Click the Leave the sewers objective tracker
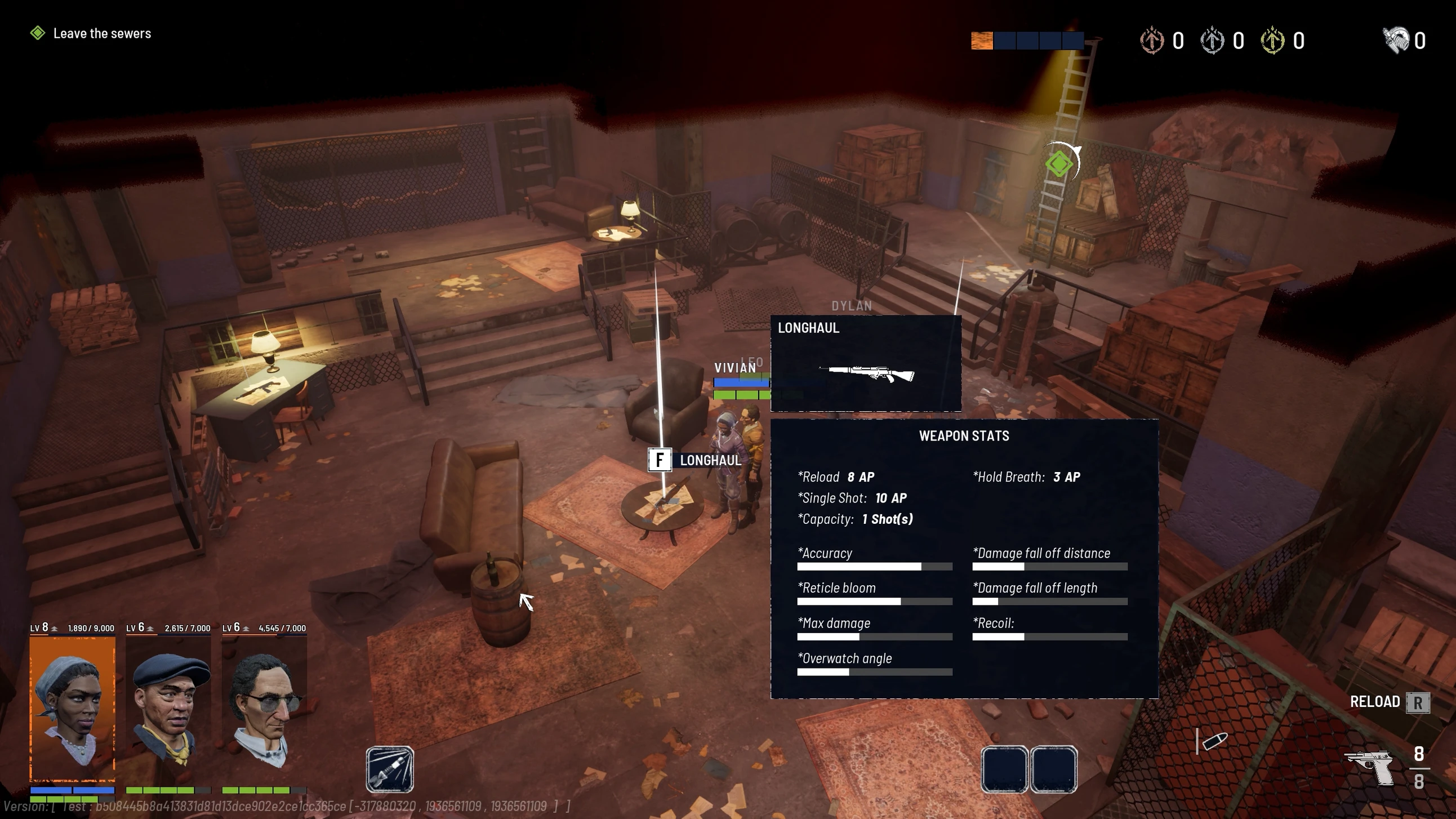Viewport: 1456px width, 819px height. (x=102, y=33)
